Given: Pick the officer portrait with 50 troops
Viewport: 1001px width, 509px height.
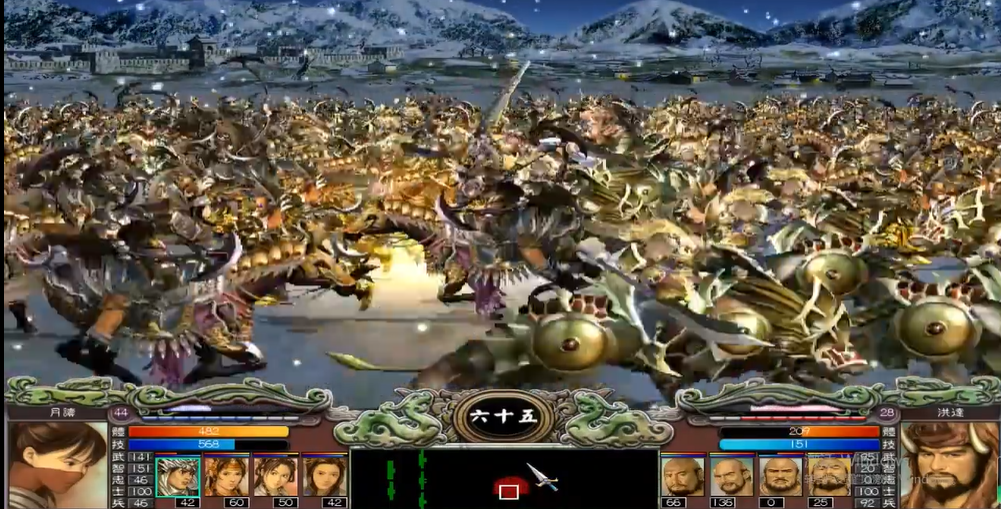Looking at the screenshot, I should [275, 476].
